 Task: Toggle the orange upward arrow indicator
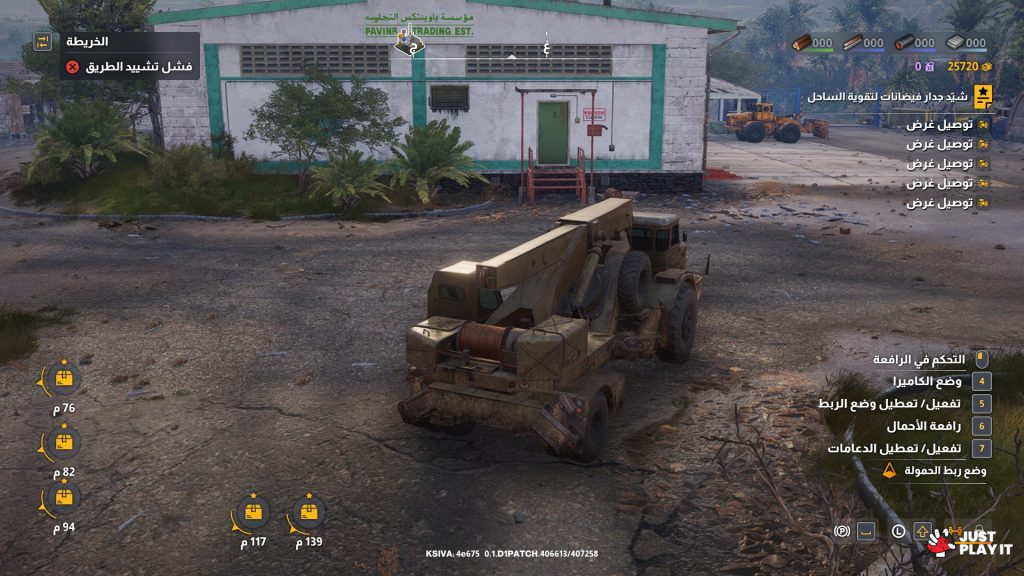click(922, 531)
